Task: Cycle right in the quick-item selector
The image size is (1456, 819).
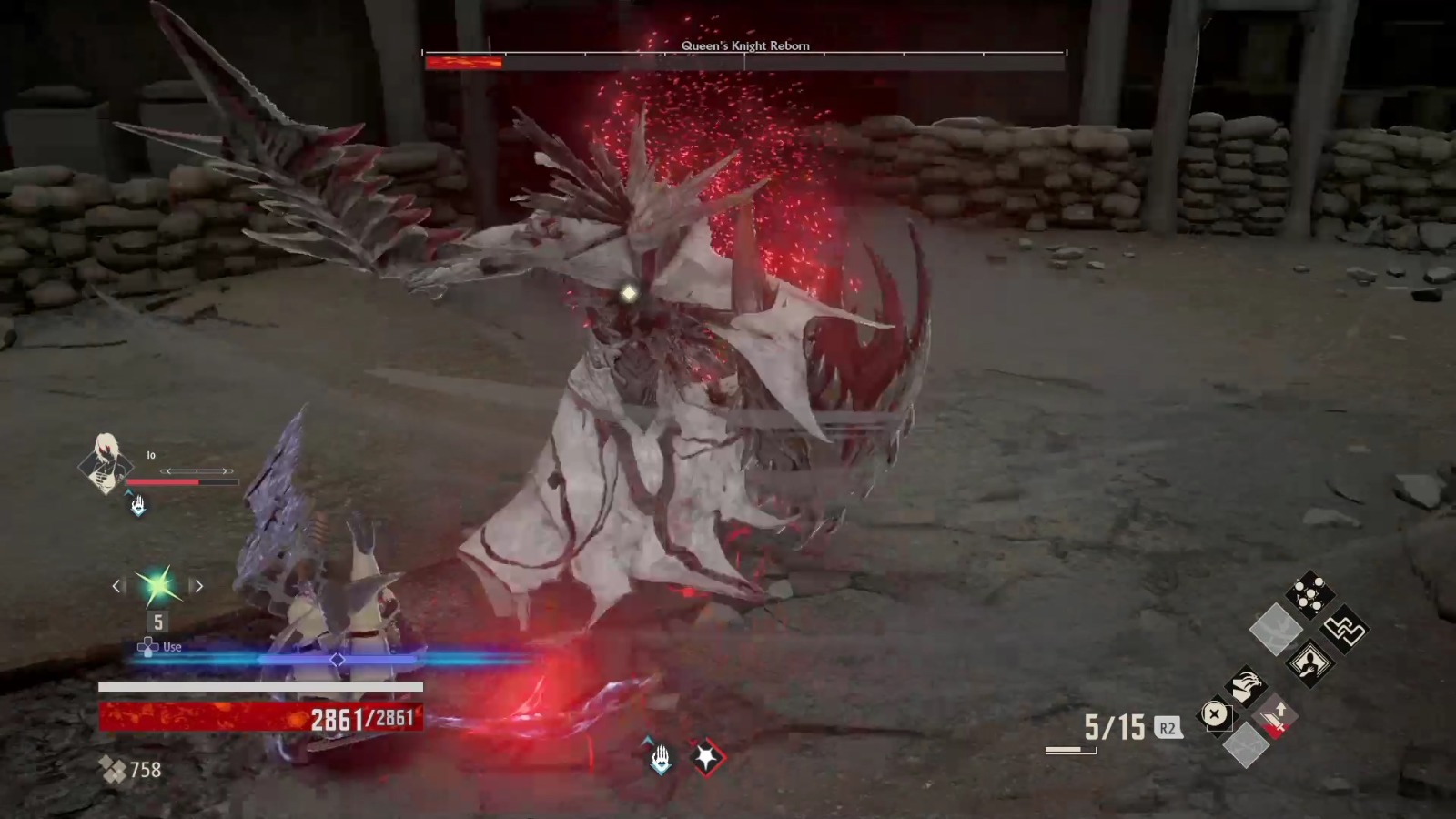Action: pyautogui.click(x=198, y=586)
